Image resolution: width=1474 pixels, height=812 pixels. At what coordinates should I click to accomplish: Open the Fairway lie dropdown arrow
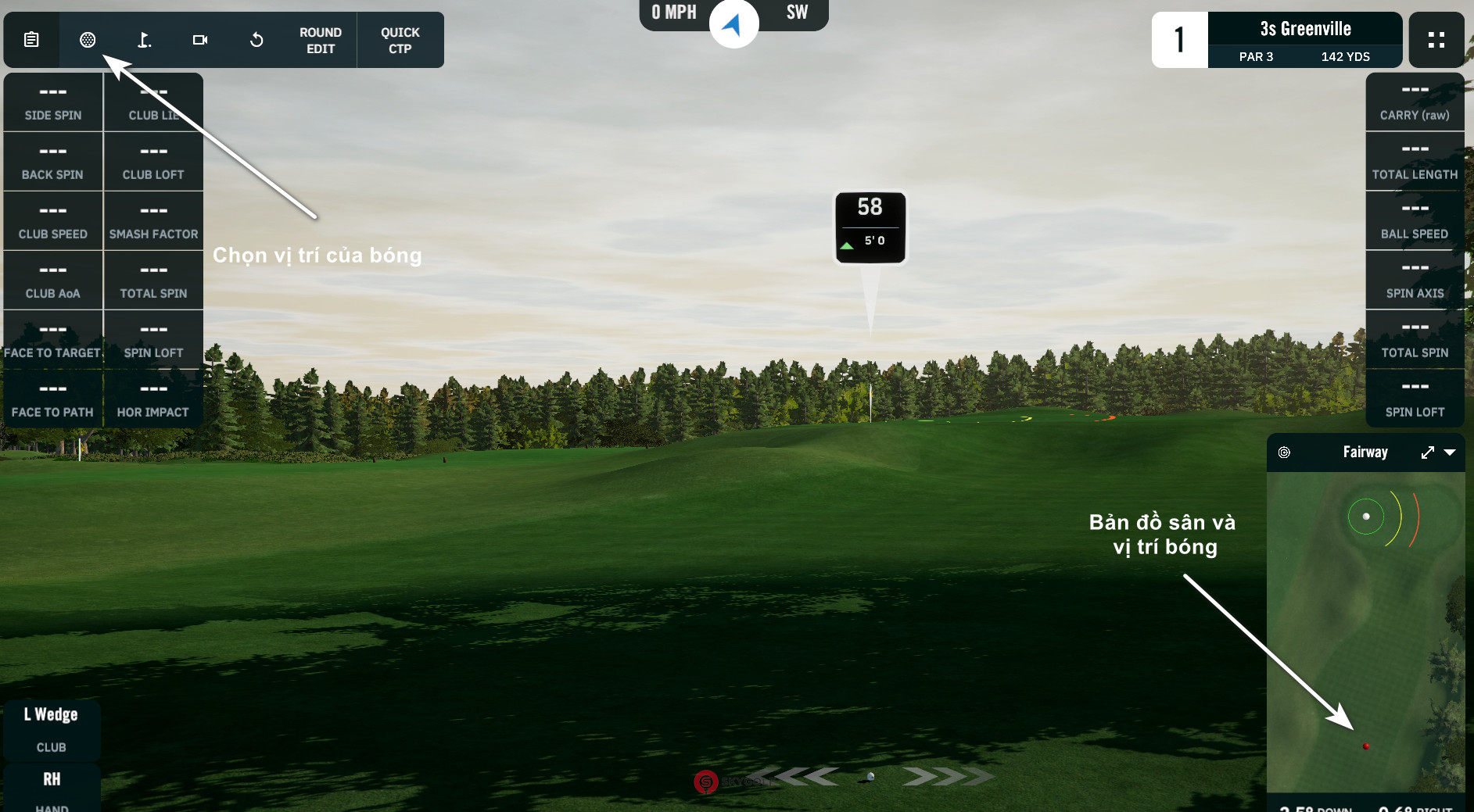pos(1450,453)
